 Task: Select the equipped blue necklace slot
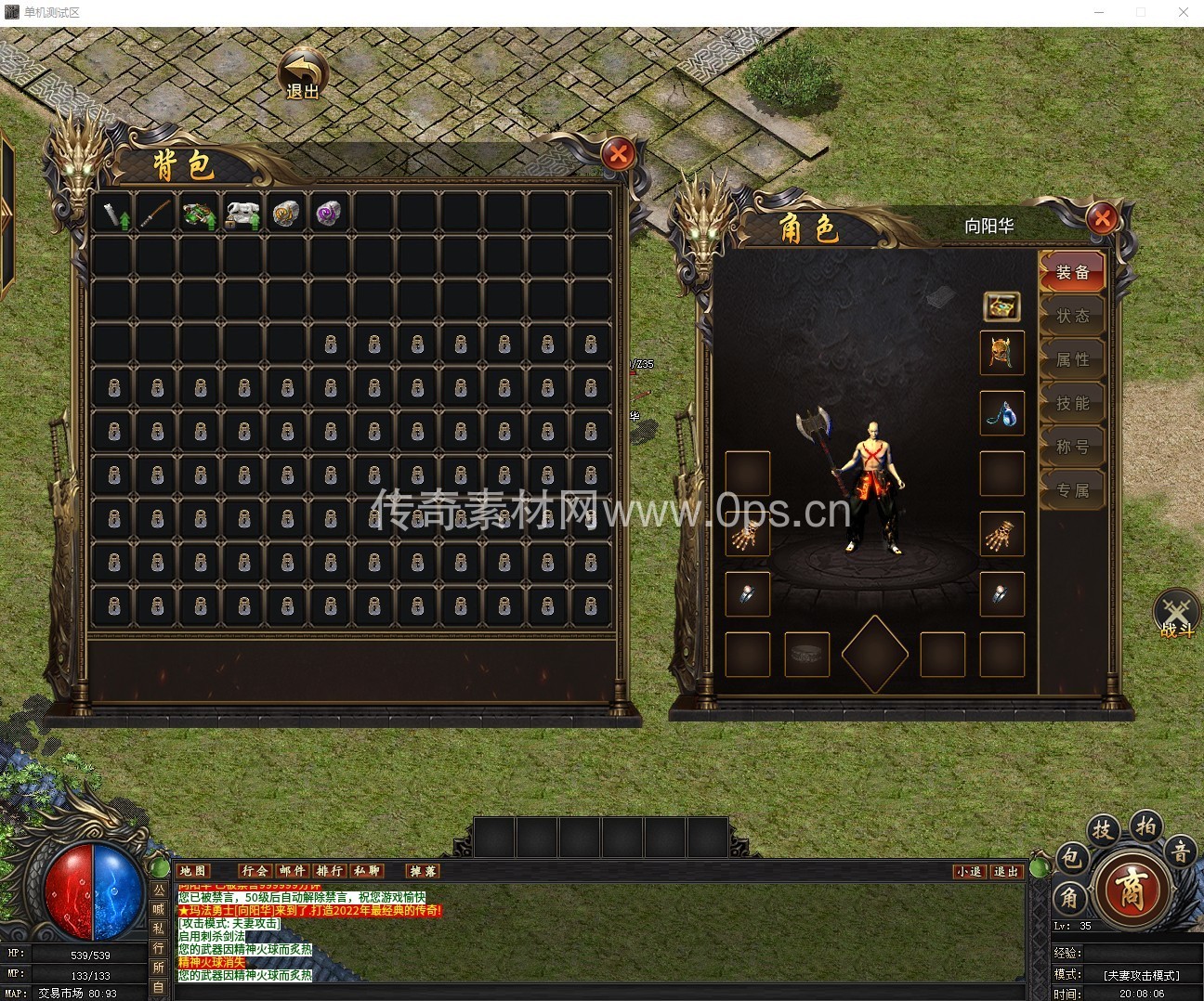tap(1001, 413)
